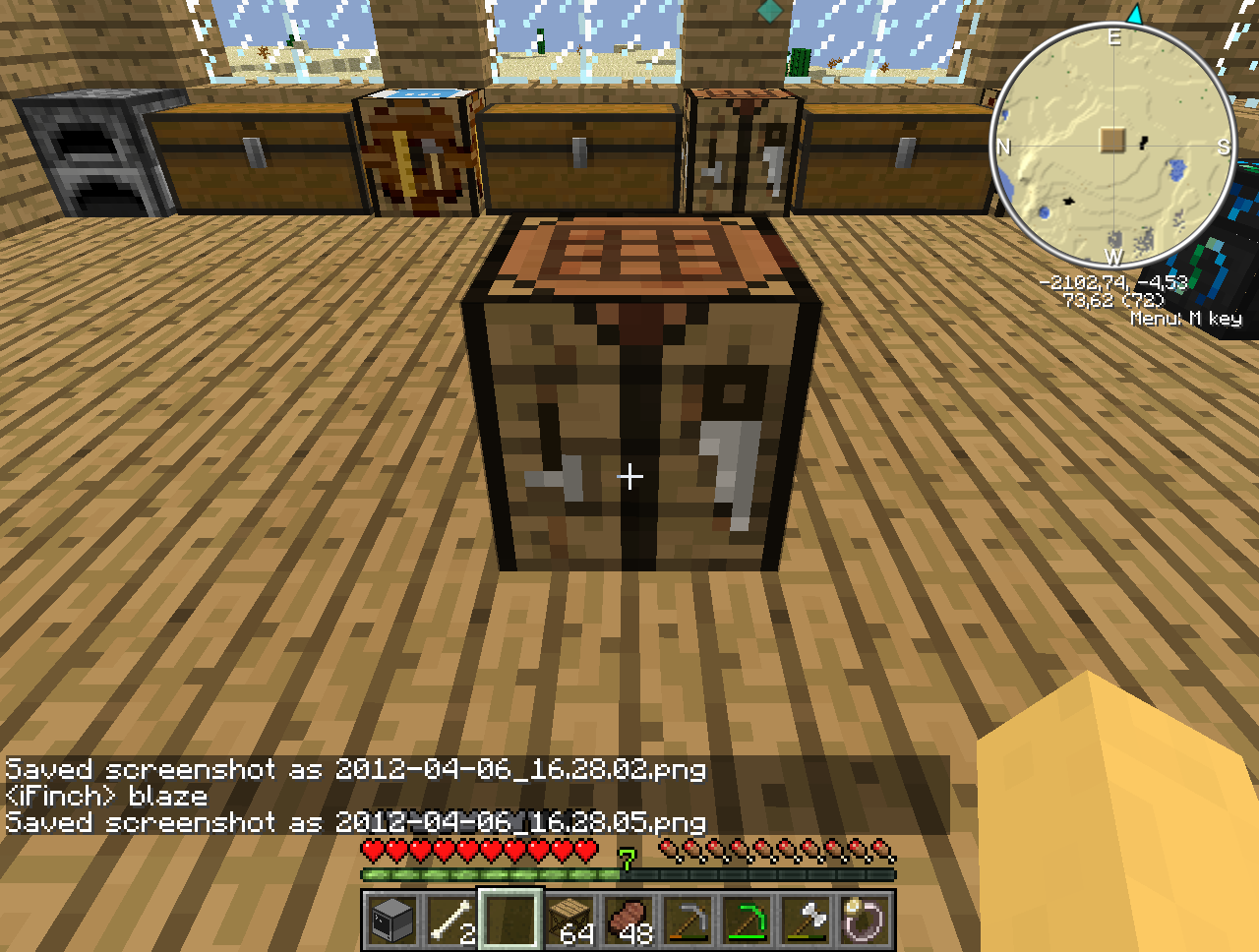This screenshot has height=952, width=1259.
Task: Select the highlighted empty hotbar slot
Action: [x=510, y=920]
